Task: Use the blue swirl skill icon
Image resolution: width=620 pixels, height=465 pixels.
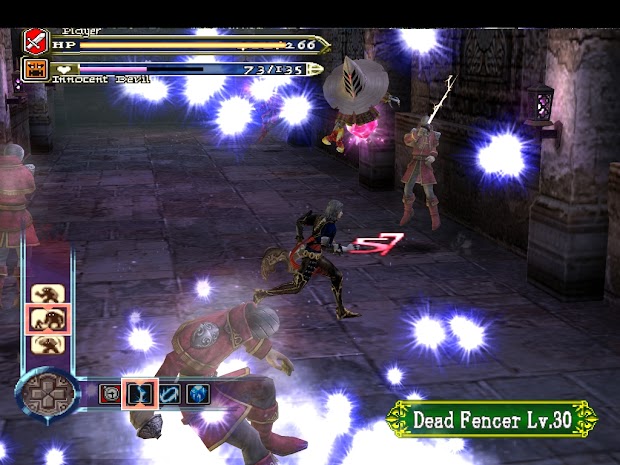Action: tap(168, 393)
